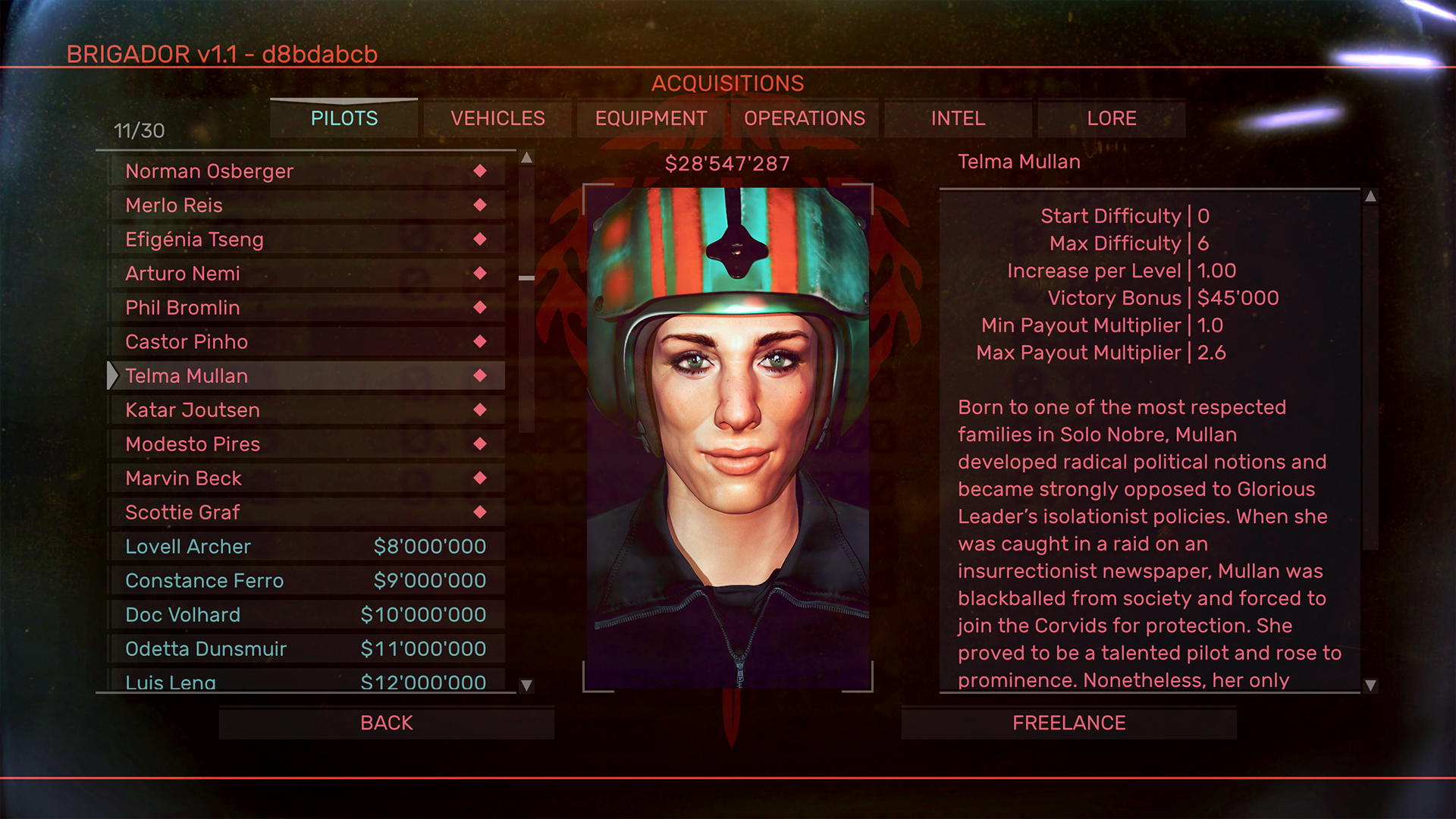Viewport: 1456px width, 819px height.
Task: Click the diamond next to Modesto Pires
Action: point(480,444)
